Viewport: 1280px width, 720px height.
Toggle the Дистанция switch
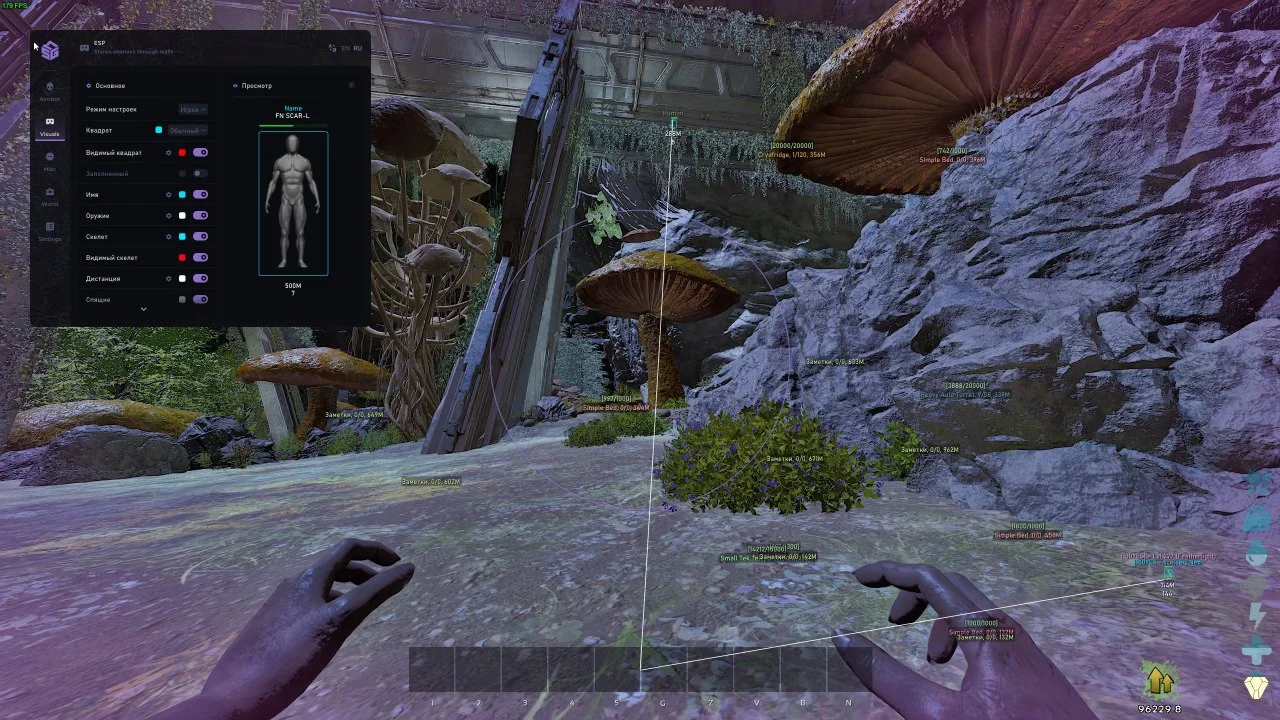pos(200,279)
